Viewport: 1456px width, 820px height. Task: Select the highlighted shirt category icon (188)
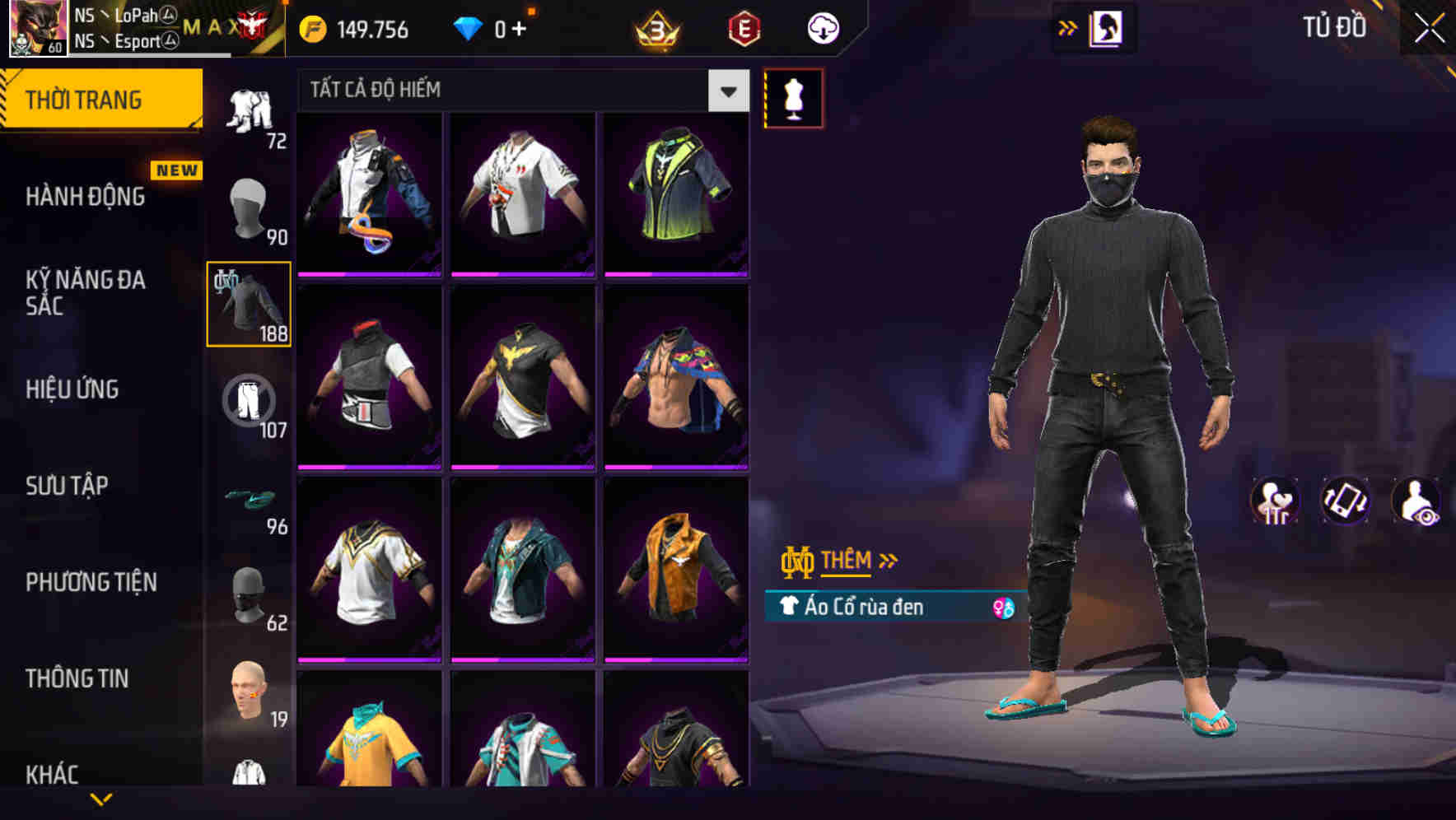pos(247,305)
